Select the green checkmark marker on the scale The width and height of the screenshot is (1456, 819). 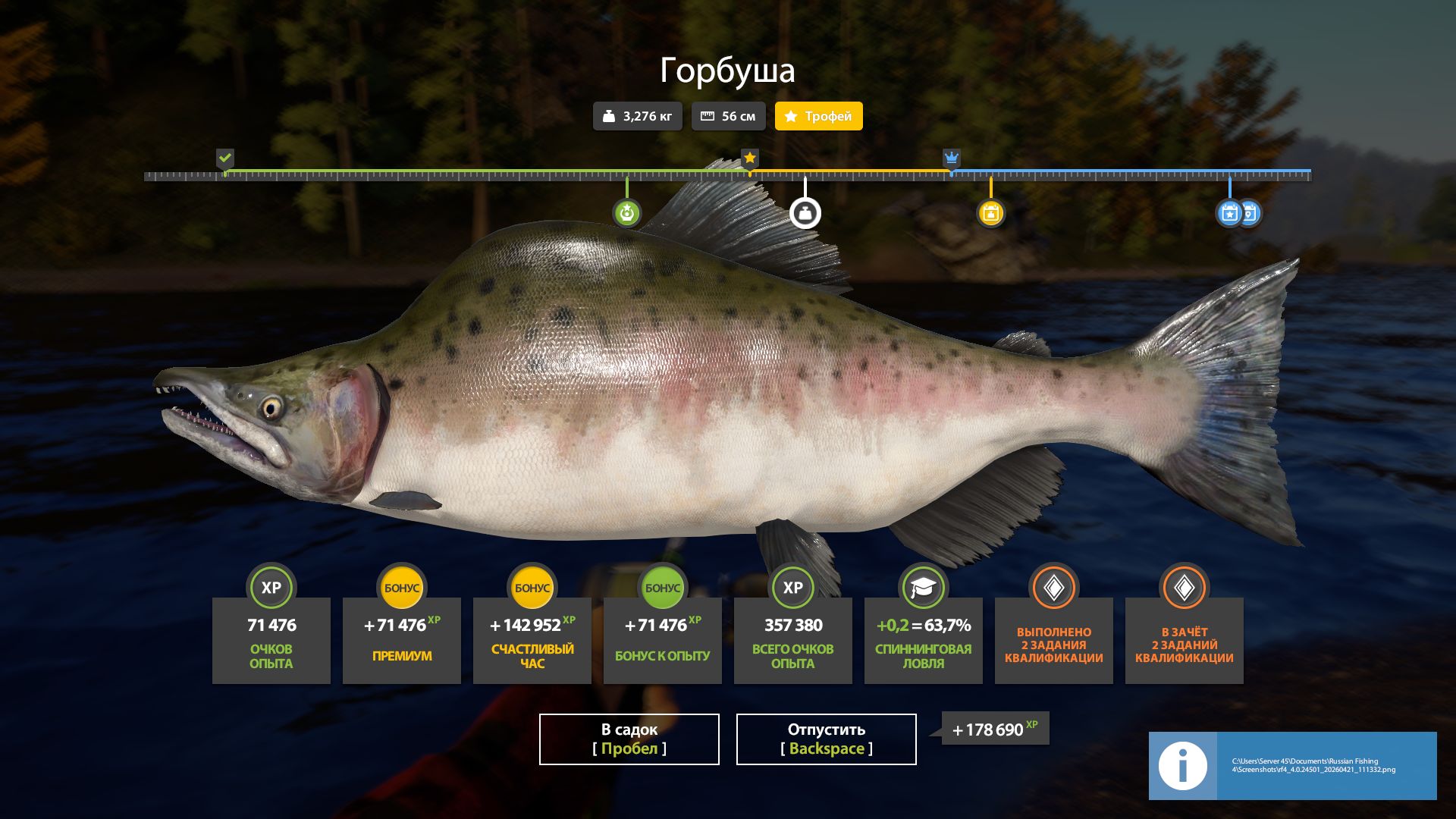(x=225, y=158)
